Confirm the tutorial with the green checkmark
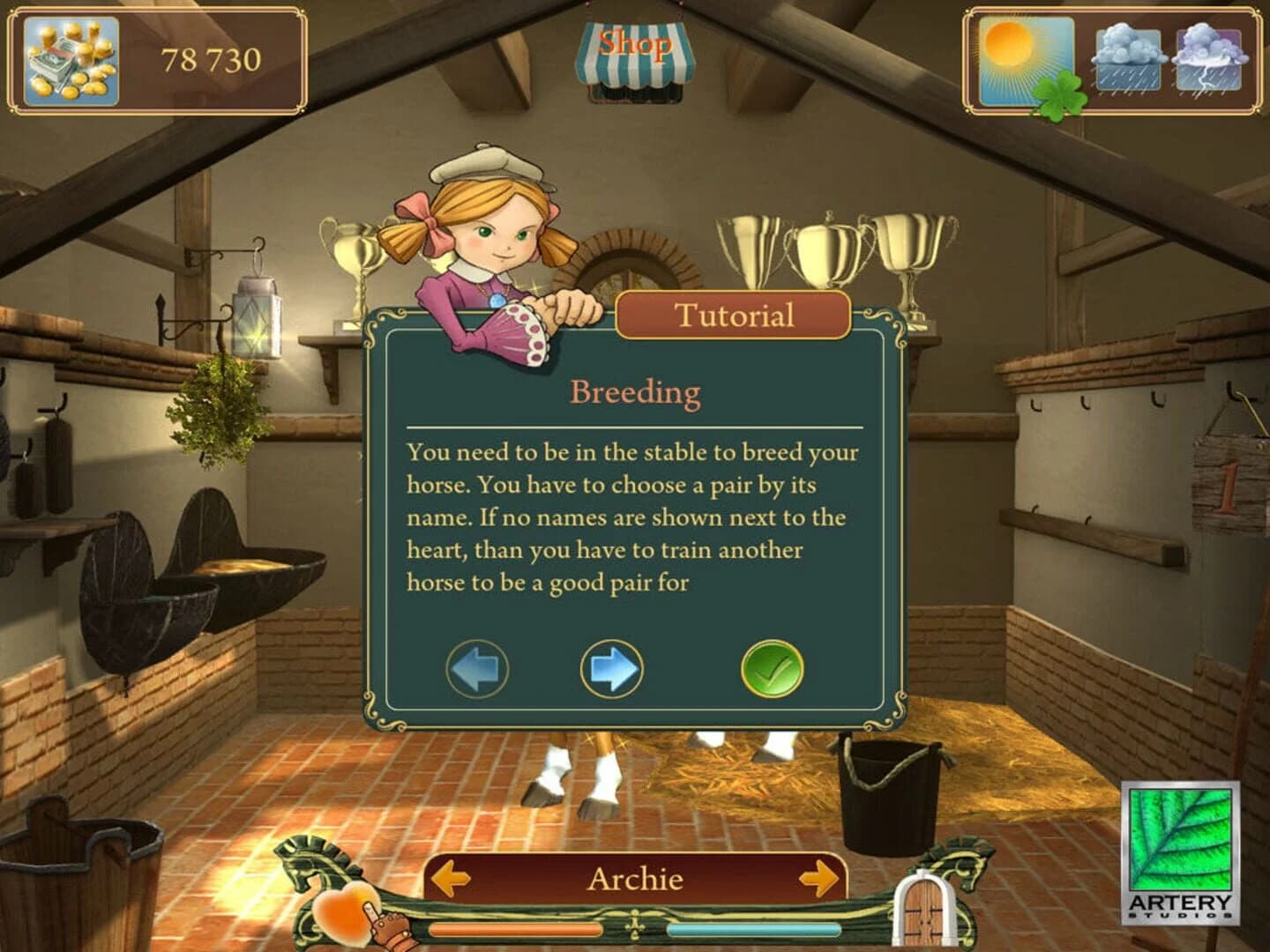 (772, 670)
